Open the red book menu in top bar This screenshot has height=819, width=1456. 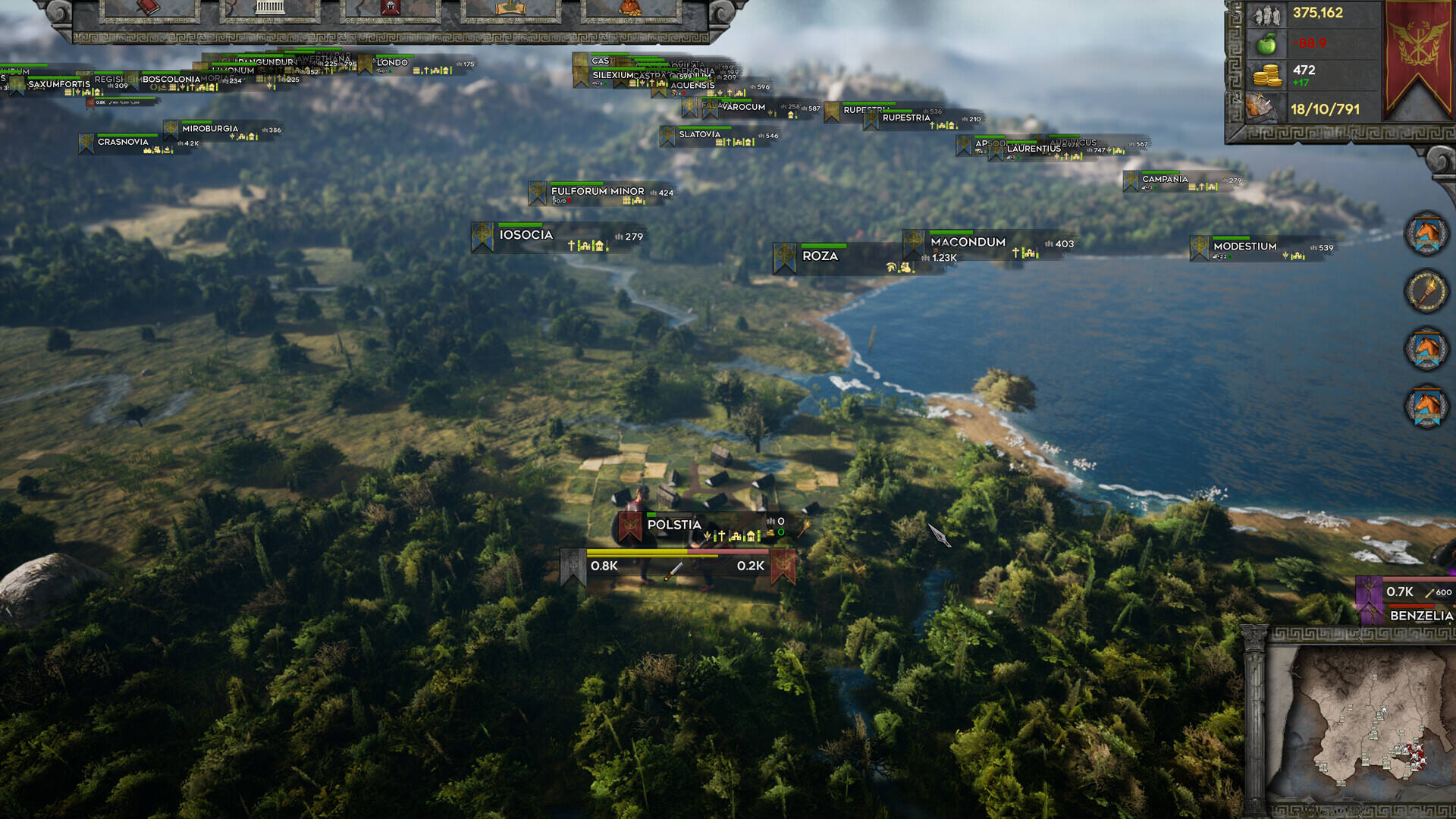(x=149, y=9)
